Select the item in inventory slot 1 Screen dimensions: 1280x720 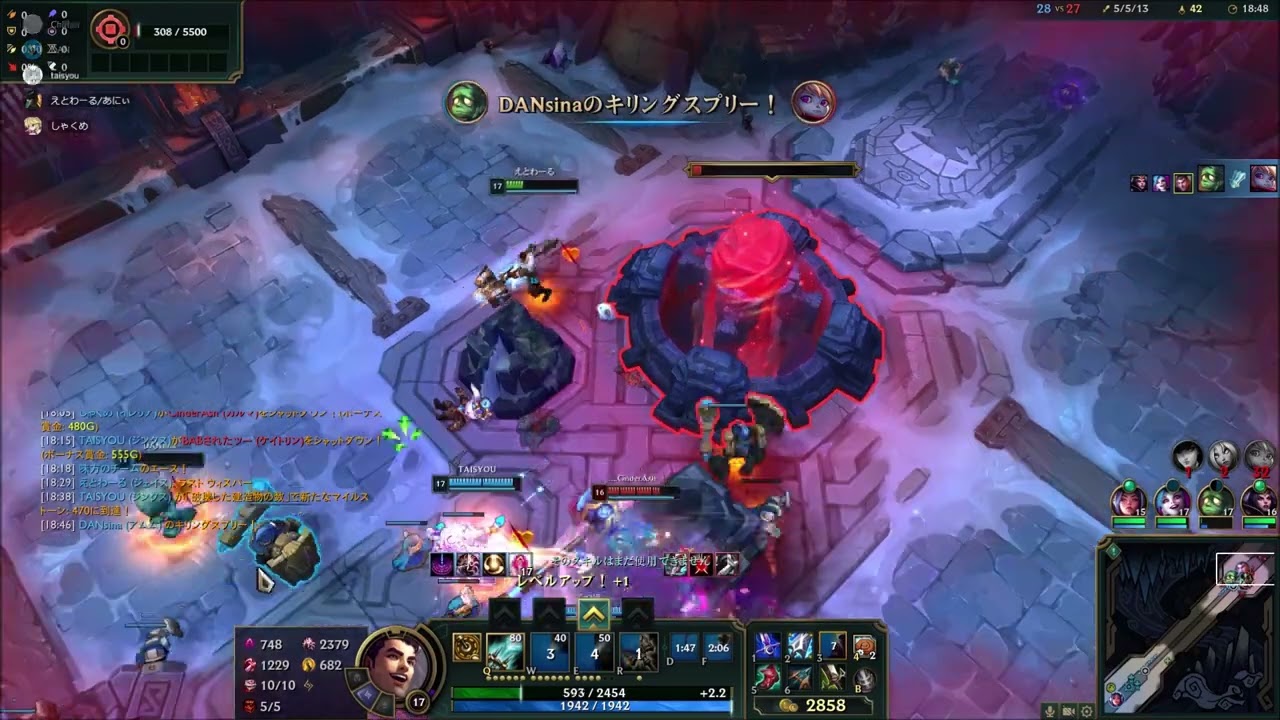click(x=767, y=646)
